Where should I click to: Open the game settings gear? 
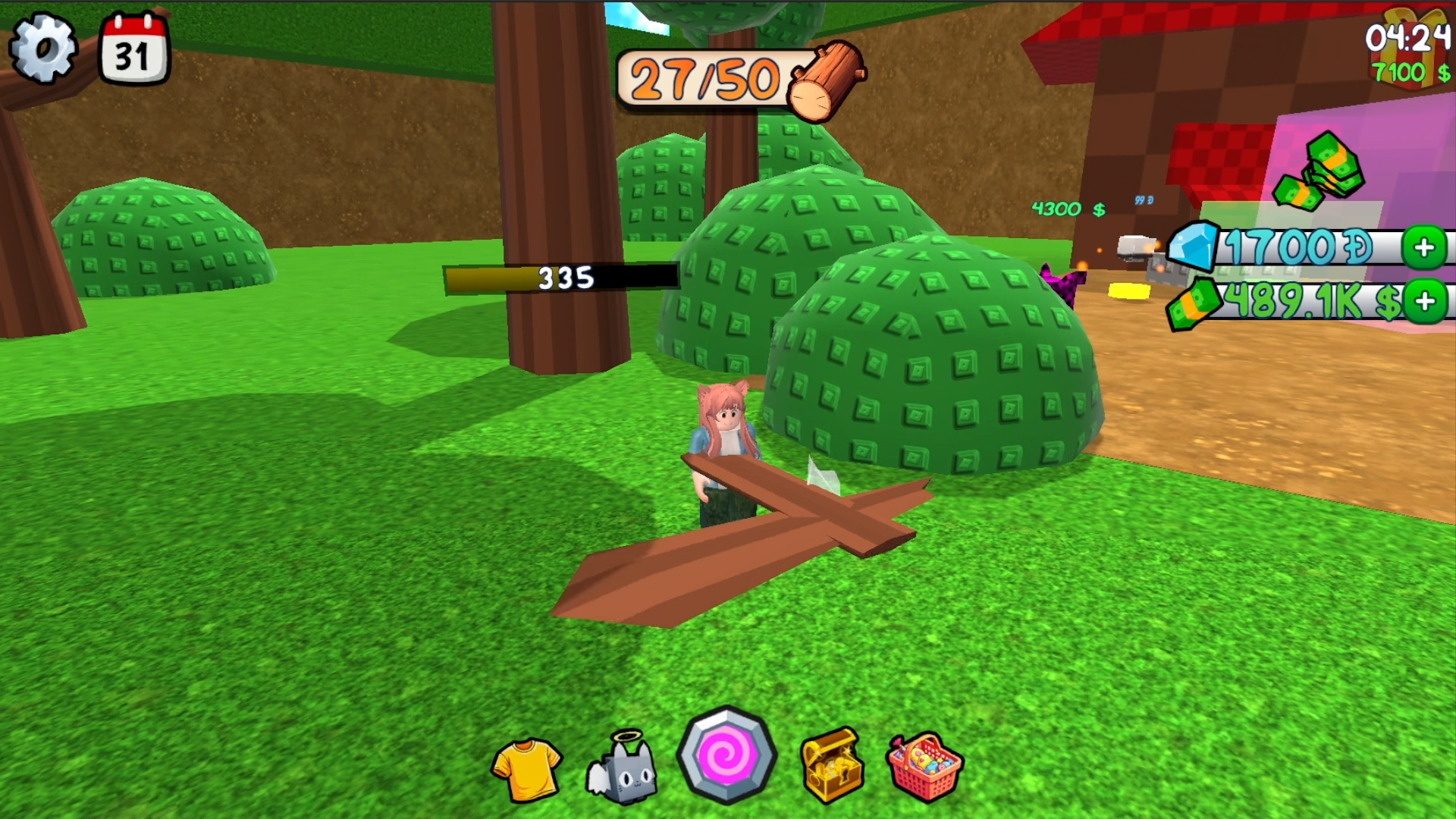tap(43, 47)
